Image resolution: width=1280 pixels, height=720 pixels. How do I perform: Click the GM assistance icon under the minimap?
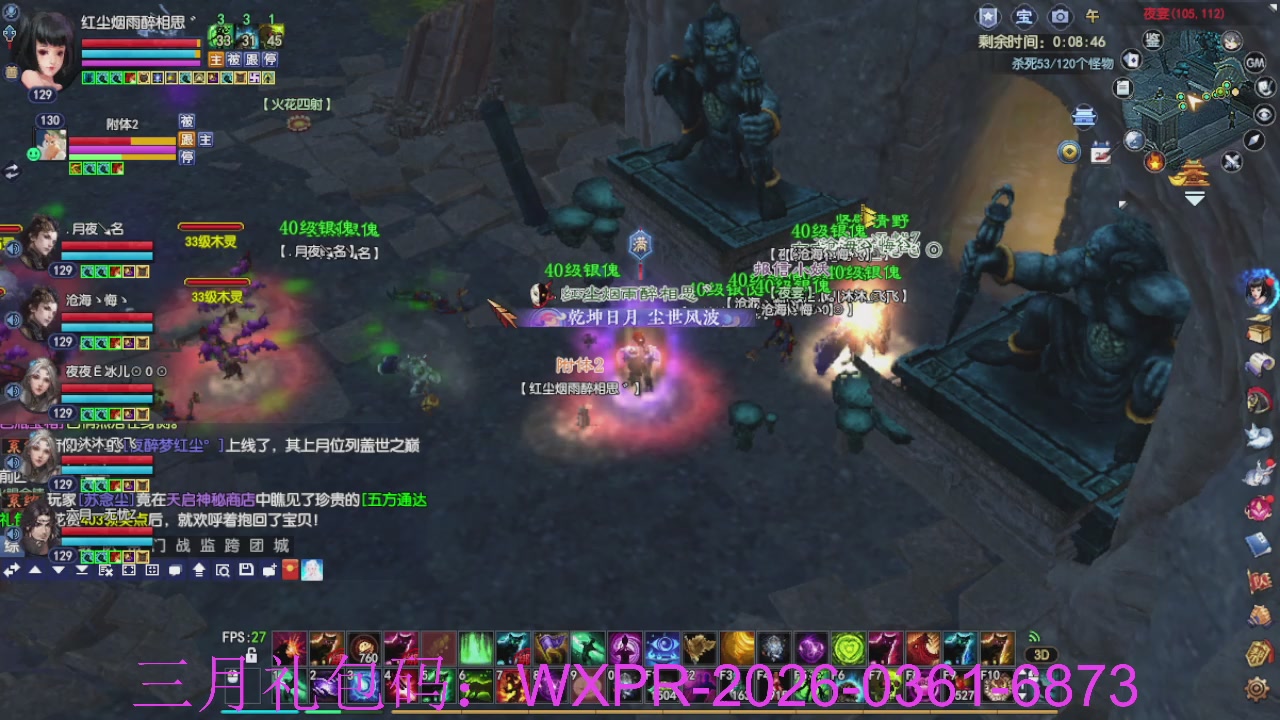(x=1255, y=64)
